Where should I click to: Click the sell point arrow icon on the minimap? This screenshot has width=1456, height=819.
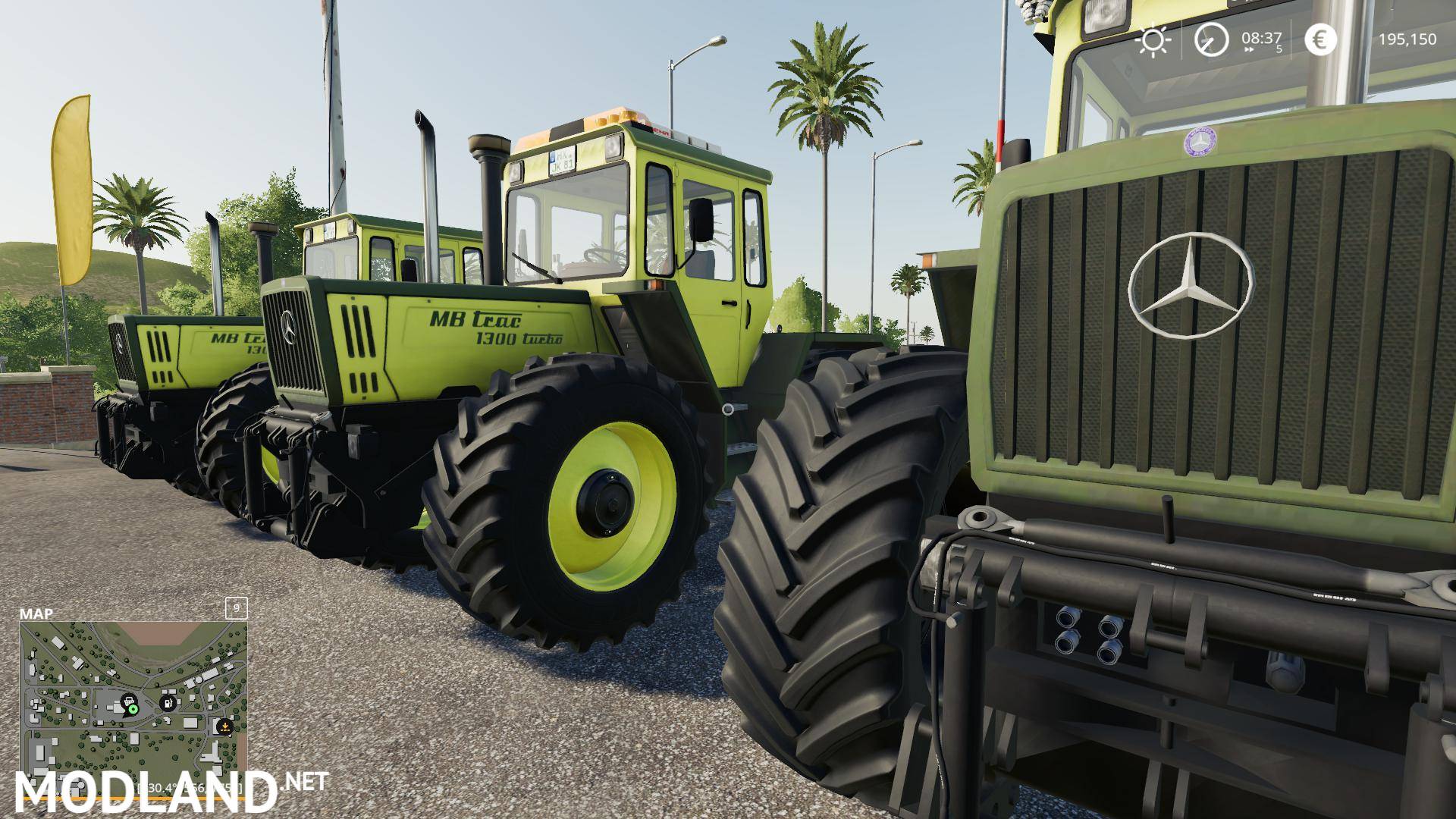point(225,726)
